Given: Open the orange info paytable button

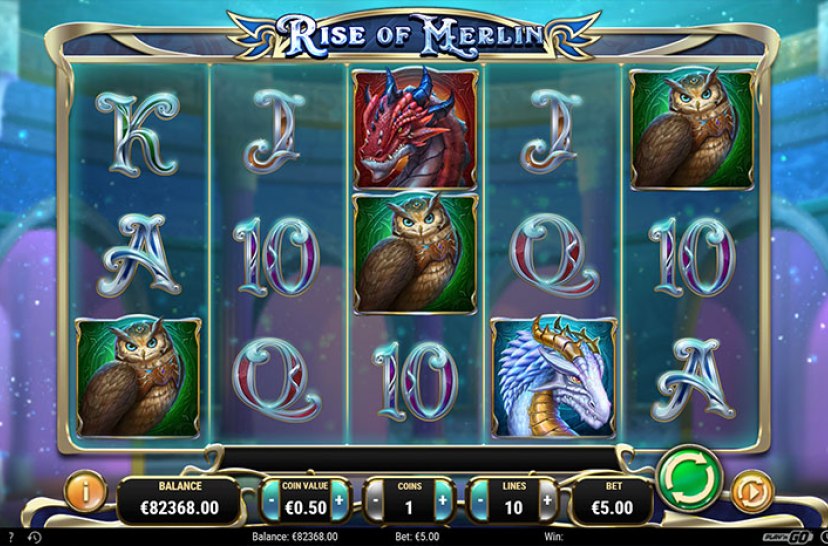Looking at the screenshot, I should click(x=85, y=492).
